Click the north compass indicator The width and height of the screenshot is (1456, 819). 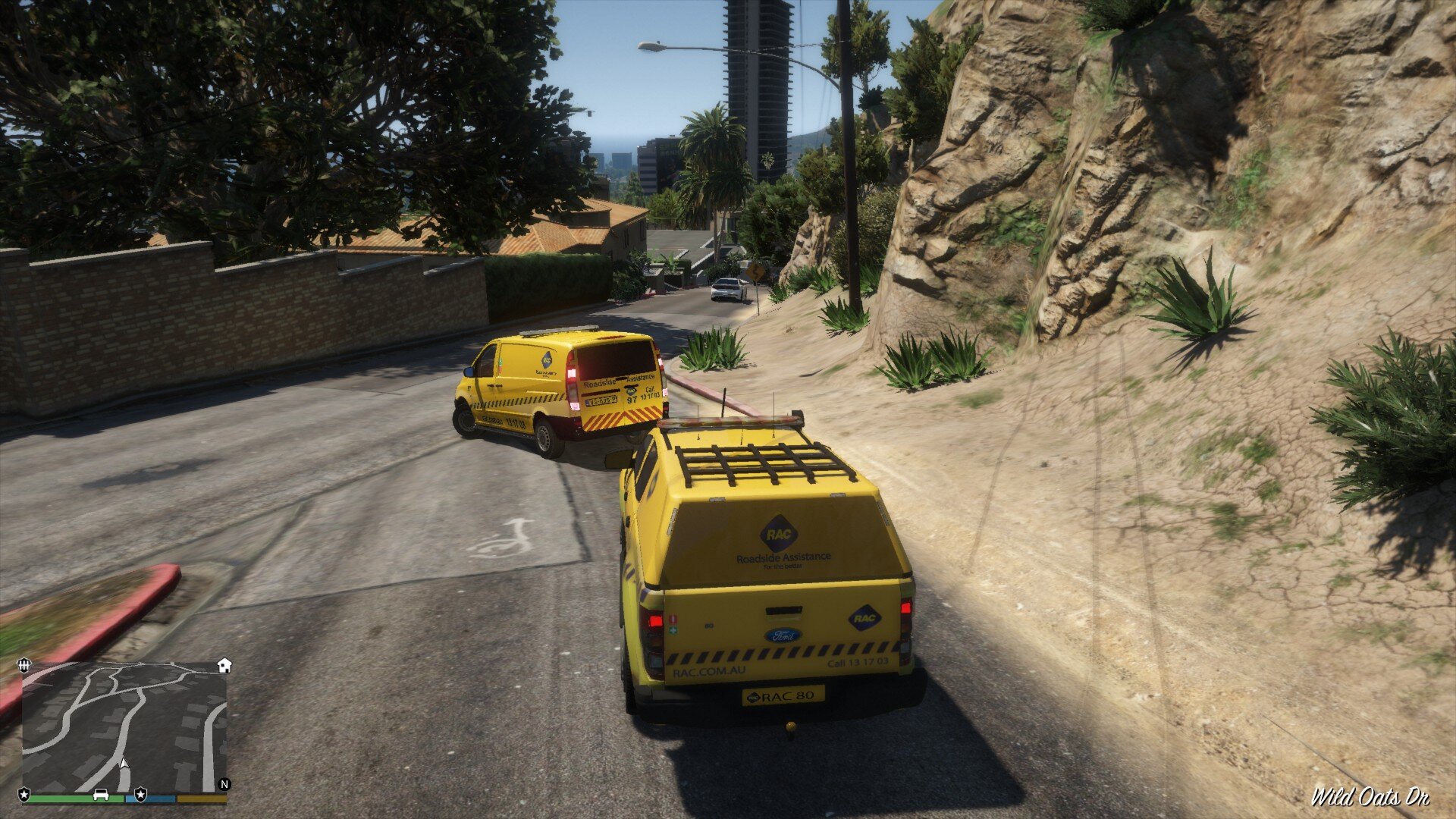(x=224, y=784)
